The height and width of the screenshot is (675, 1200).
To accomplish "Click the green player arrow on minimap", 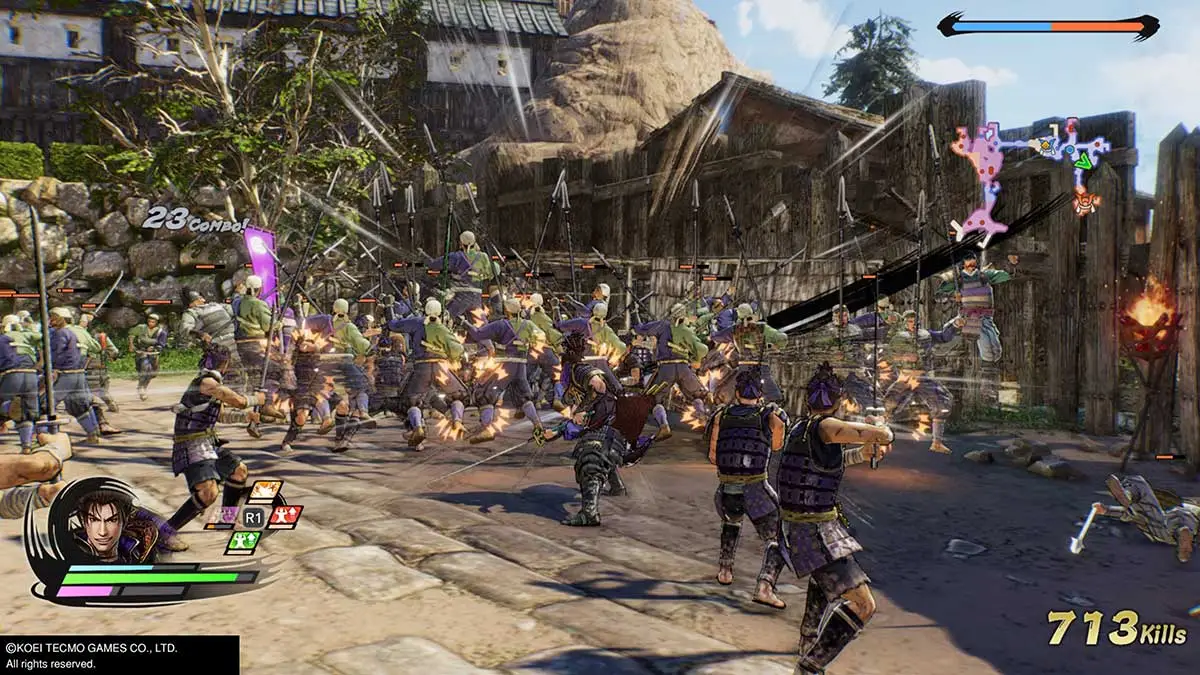I will click(1083, 160).
